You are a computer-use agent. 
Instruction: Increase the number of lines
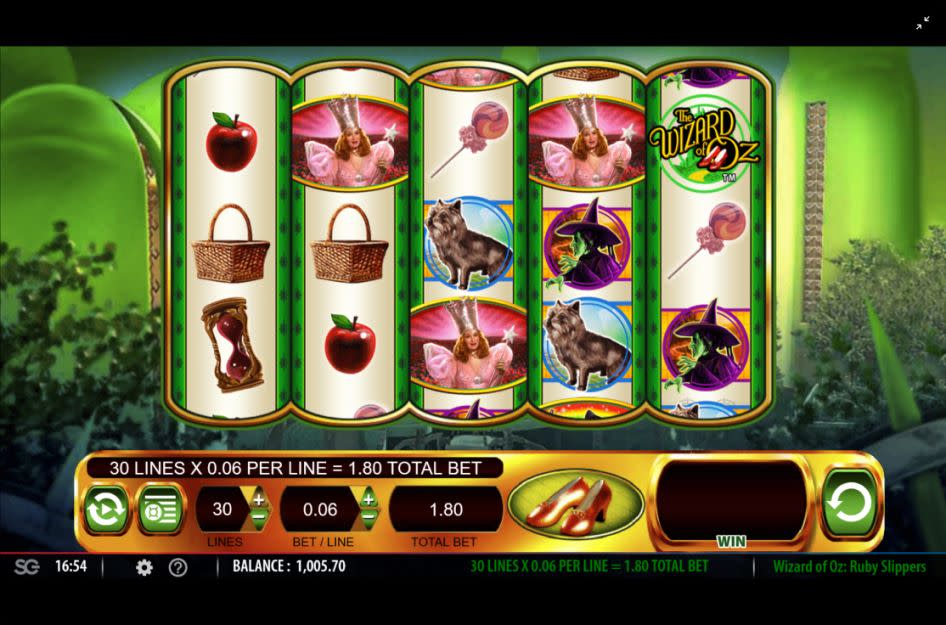click(x=259, y=498)
